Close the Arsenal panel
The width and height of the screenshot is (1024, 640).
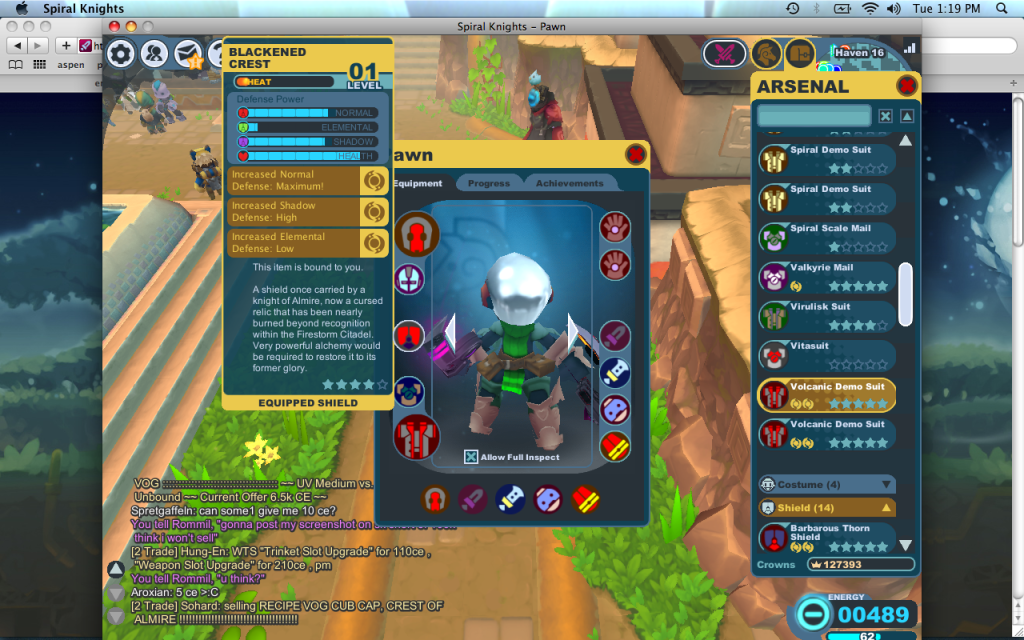907,86
